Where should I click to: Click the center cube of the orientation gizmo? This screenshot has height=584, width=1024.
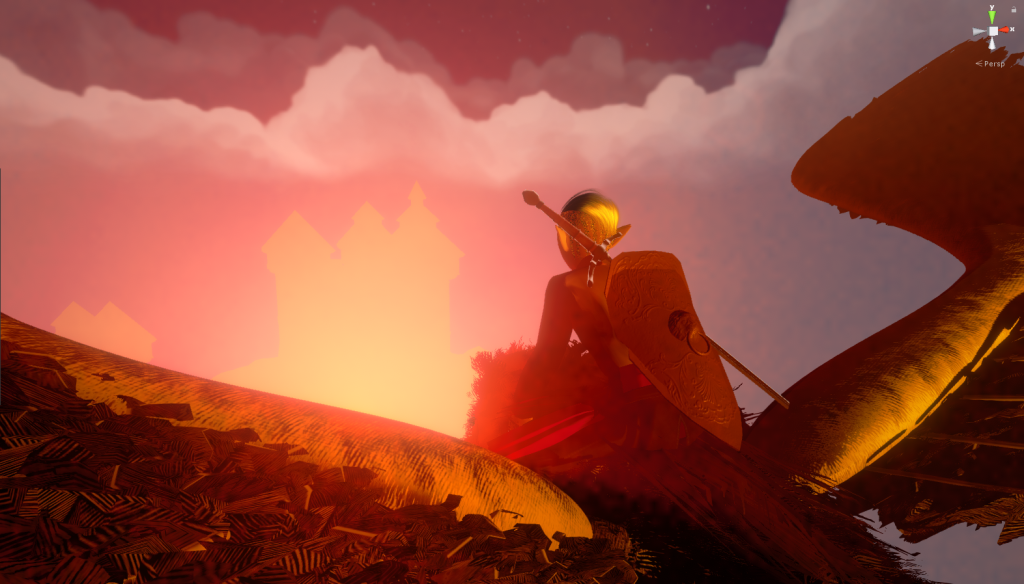[x=992, y=32]
